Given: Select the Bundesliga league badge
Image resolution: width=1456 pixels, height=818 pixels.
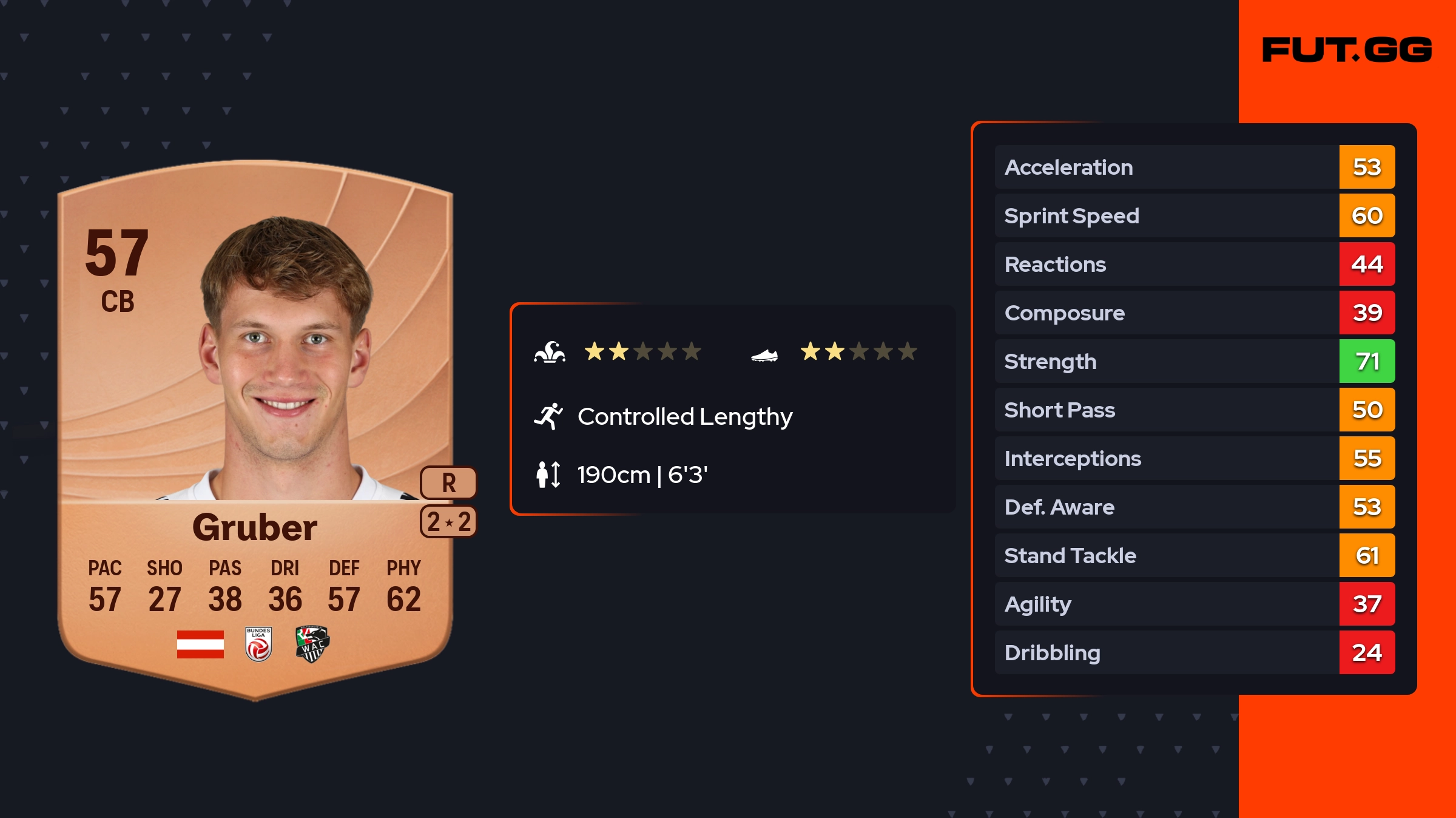Looking at the screenshot, I should [258, 644].
